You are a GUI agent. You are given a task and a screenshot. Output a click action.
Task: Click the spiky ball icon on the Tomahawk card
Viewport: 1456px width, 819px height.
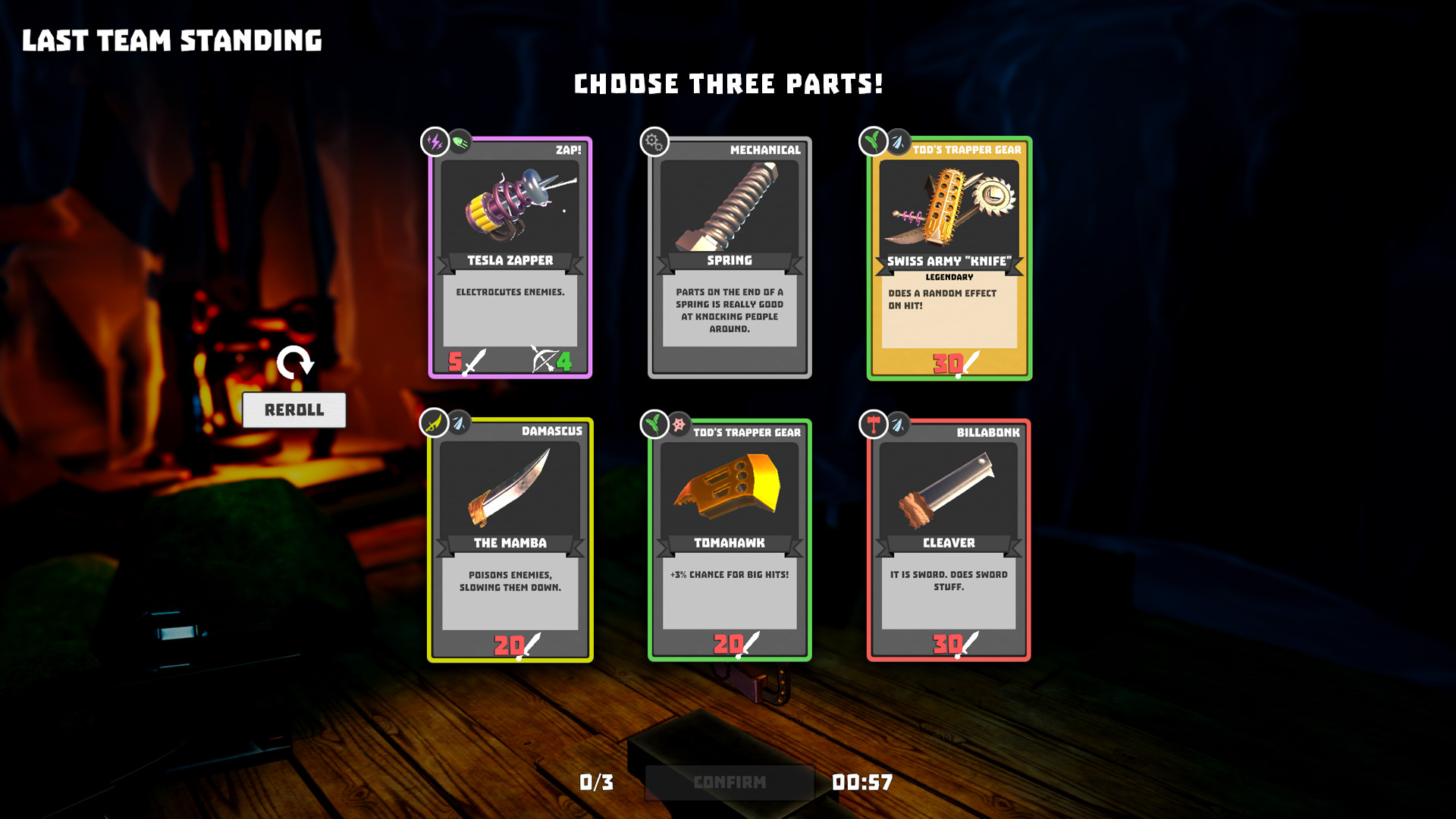(677, 424)
